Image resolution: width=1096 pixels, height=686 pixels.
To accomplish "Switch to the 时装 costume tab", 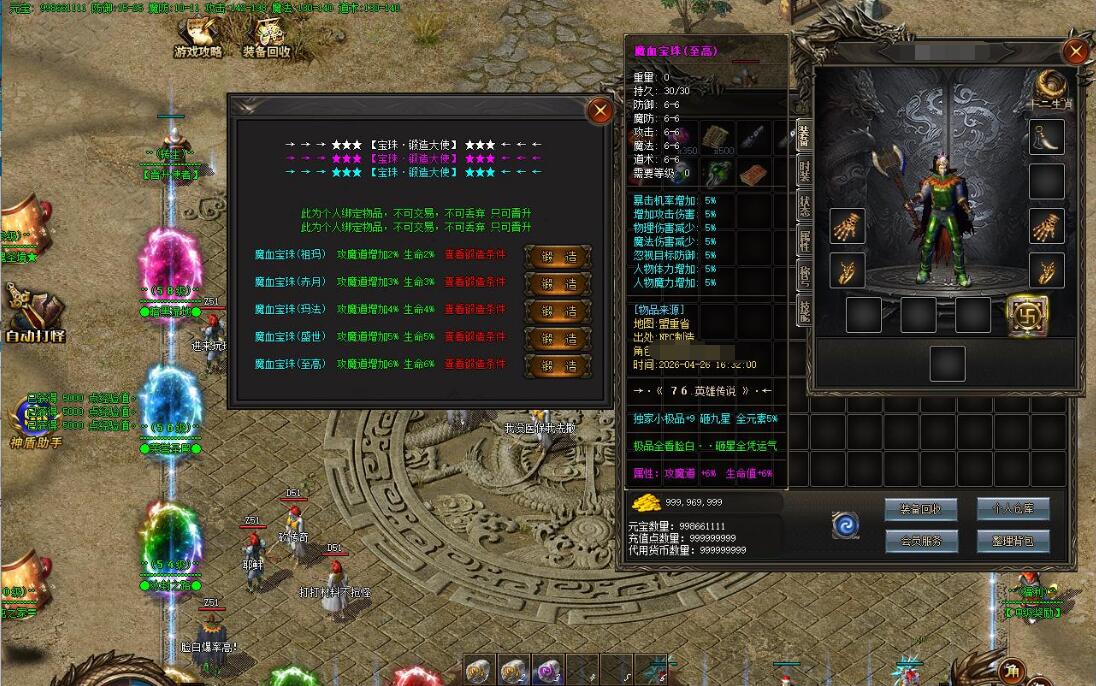I will (x=803, y=171).
